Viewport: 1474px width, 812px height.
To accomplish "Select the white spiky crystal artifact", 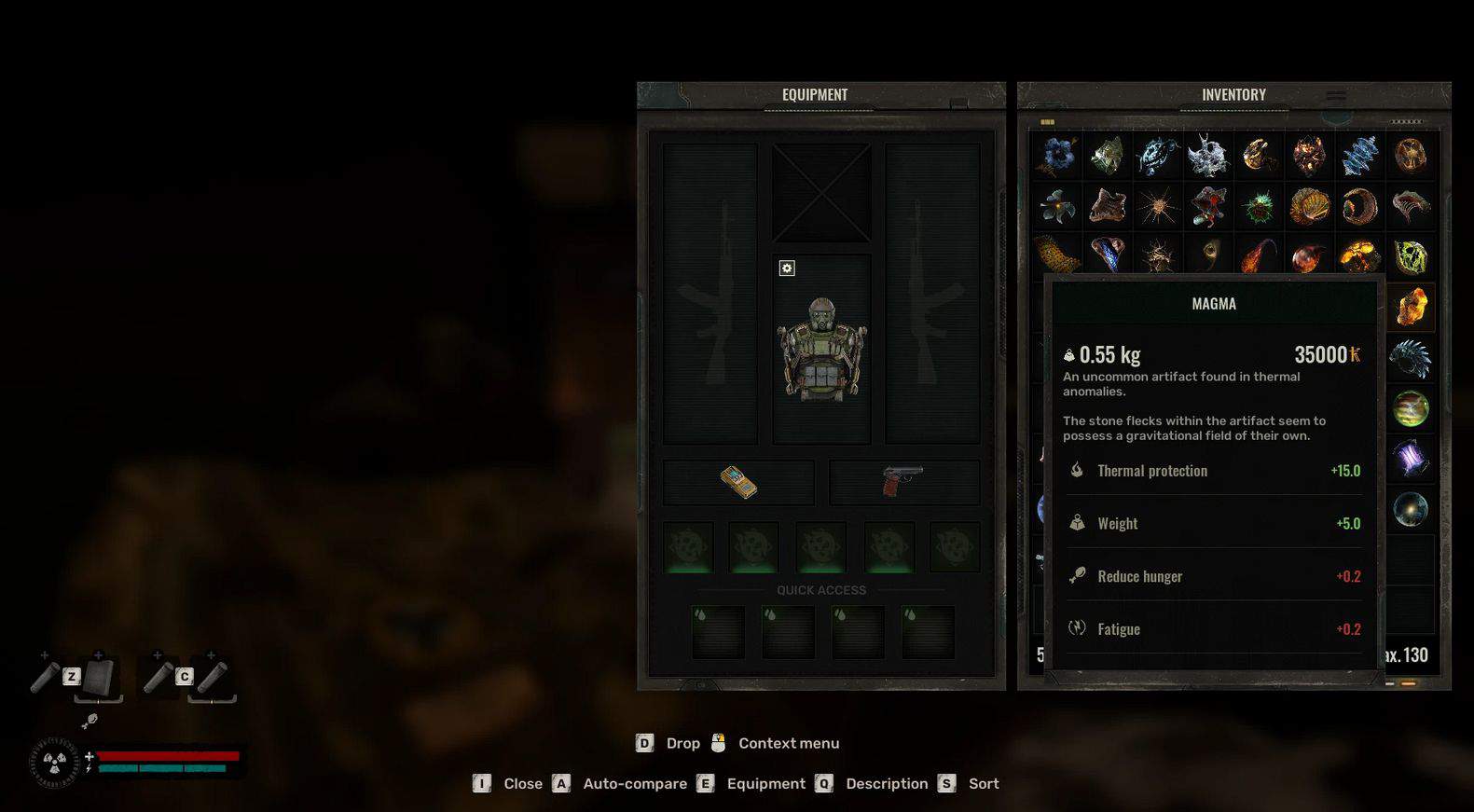I will point(1208,156).
